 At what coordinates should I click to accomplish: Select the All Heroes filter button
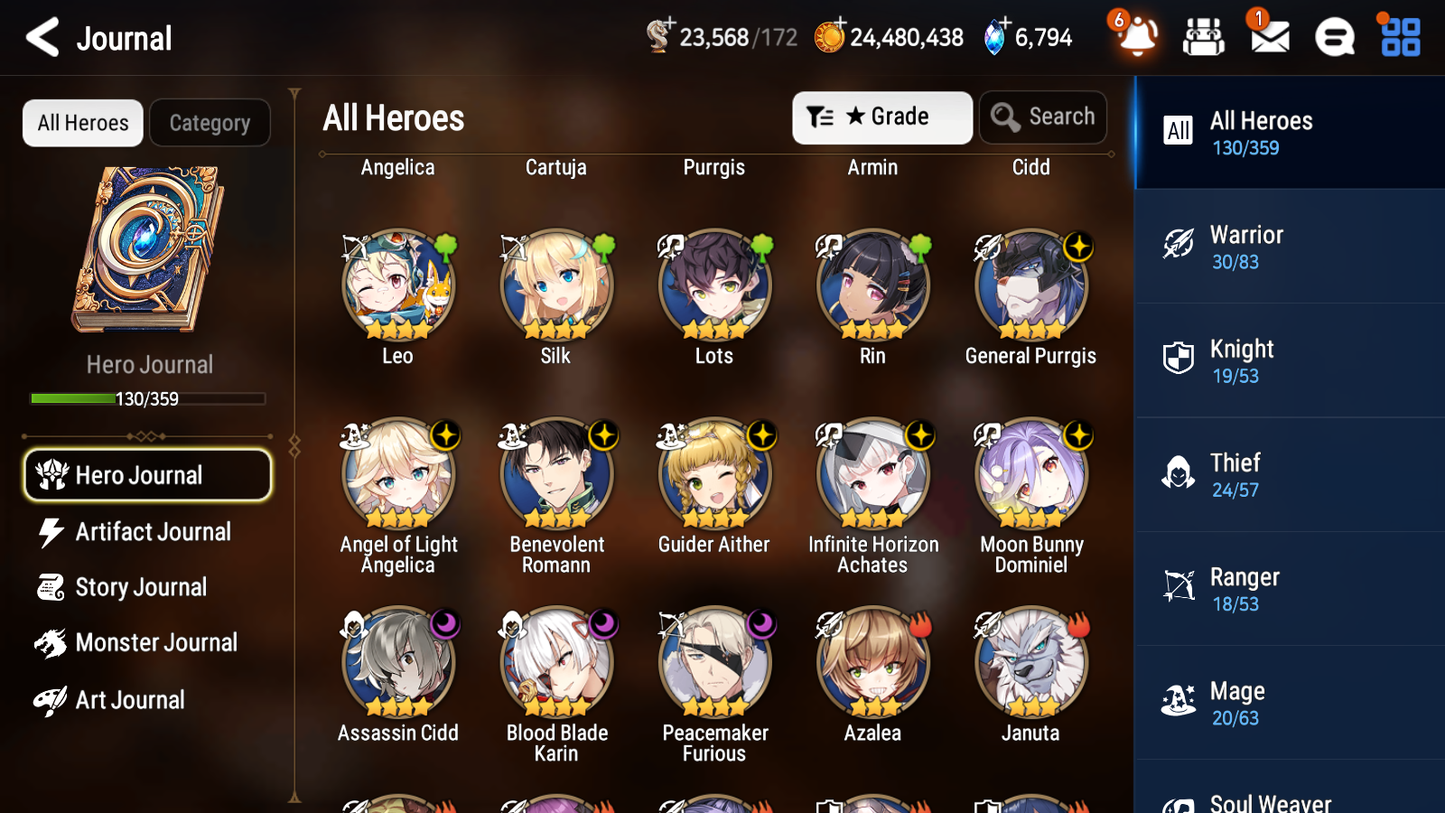click(82, 122)
